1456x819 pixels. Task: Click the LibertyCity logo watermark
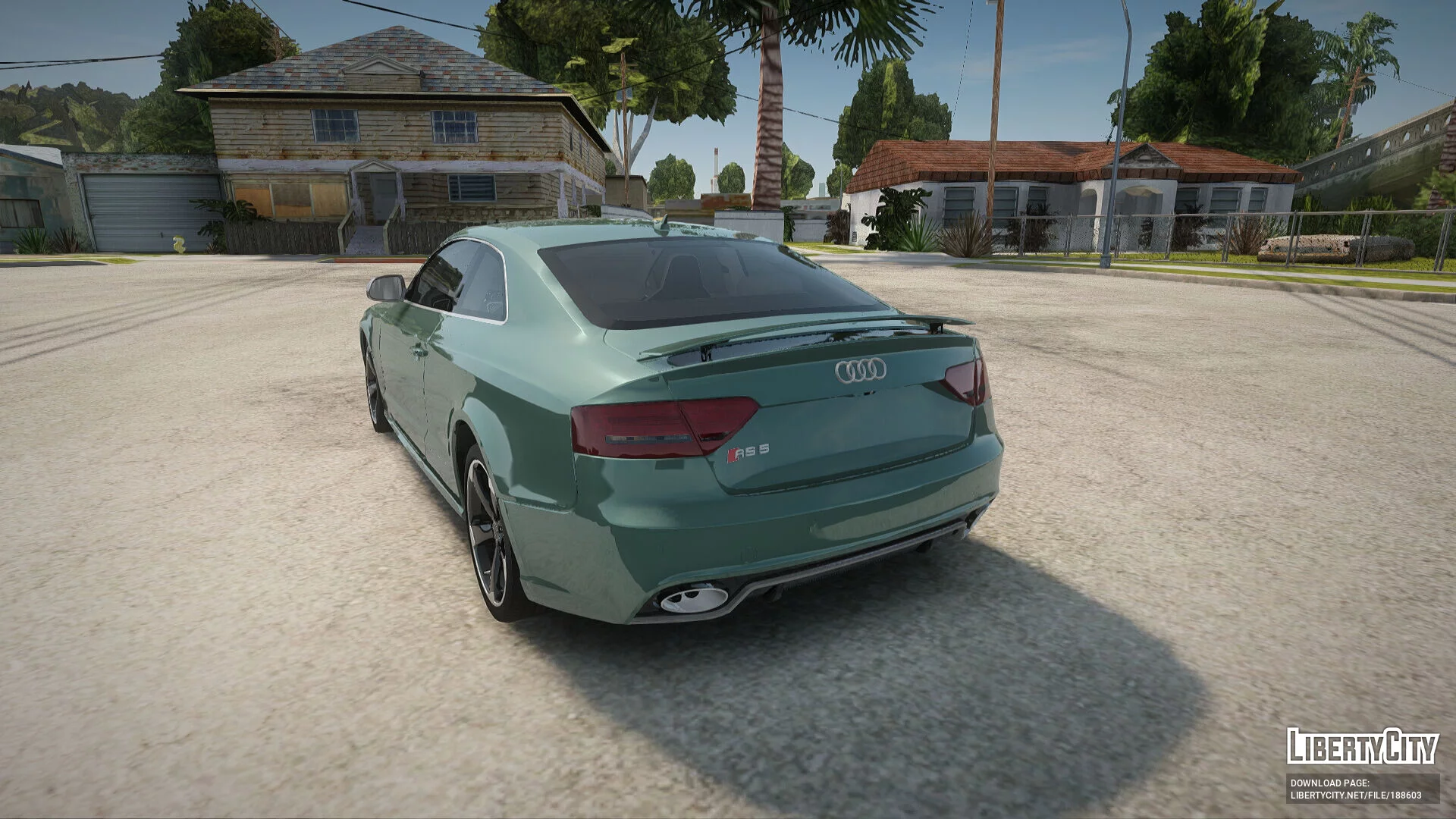pos(1362,747)
